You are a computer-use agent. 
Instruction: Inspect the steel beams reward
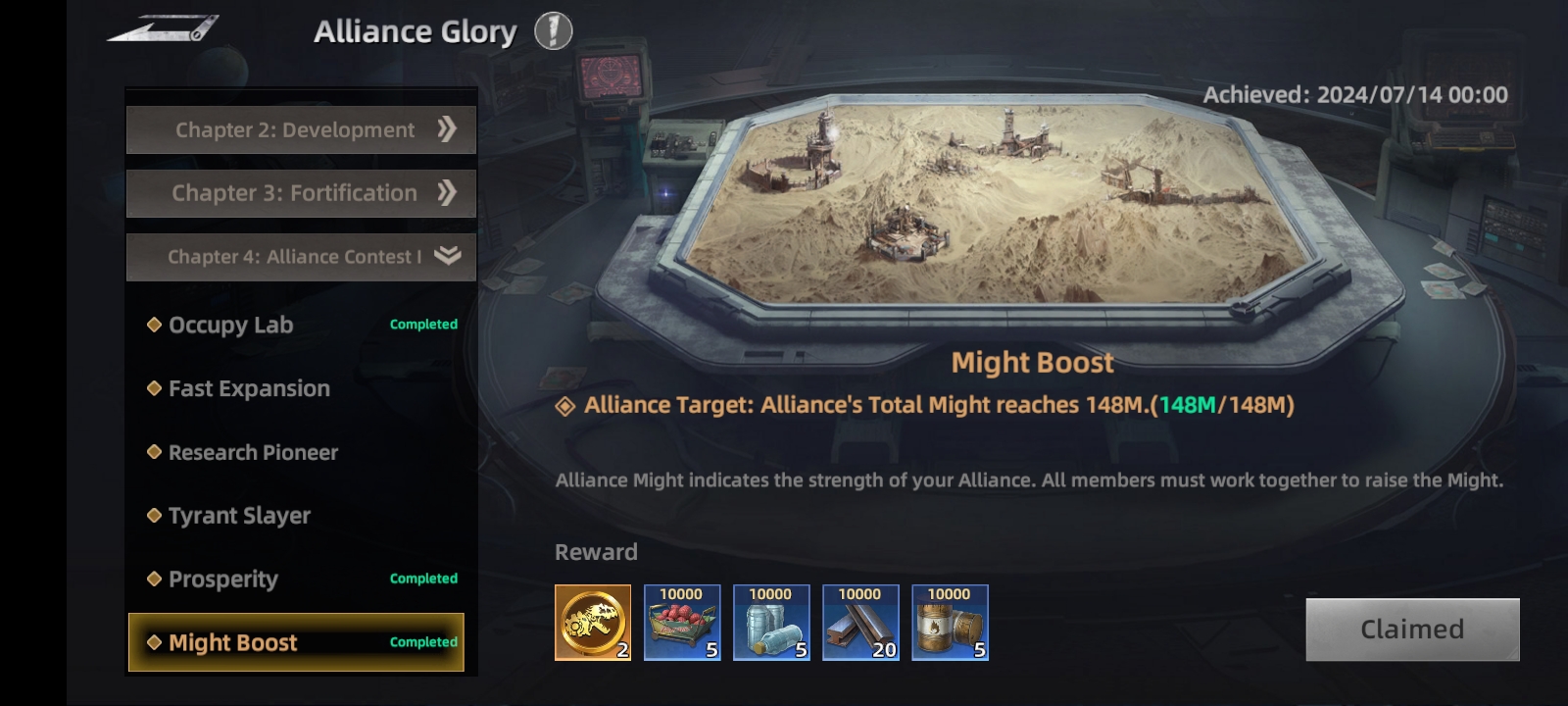coord(860,623)
